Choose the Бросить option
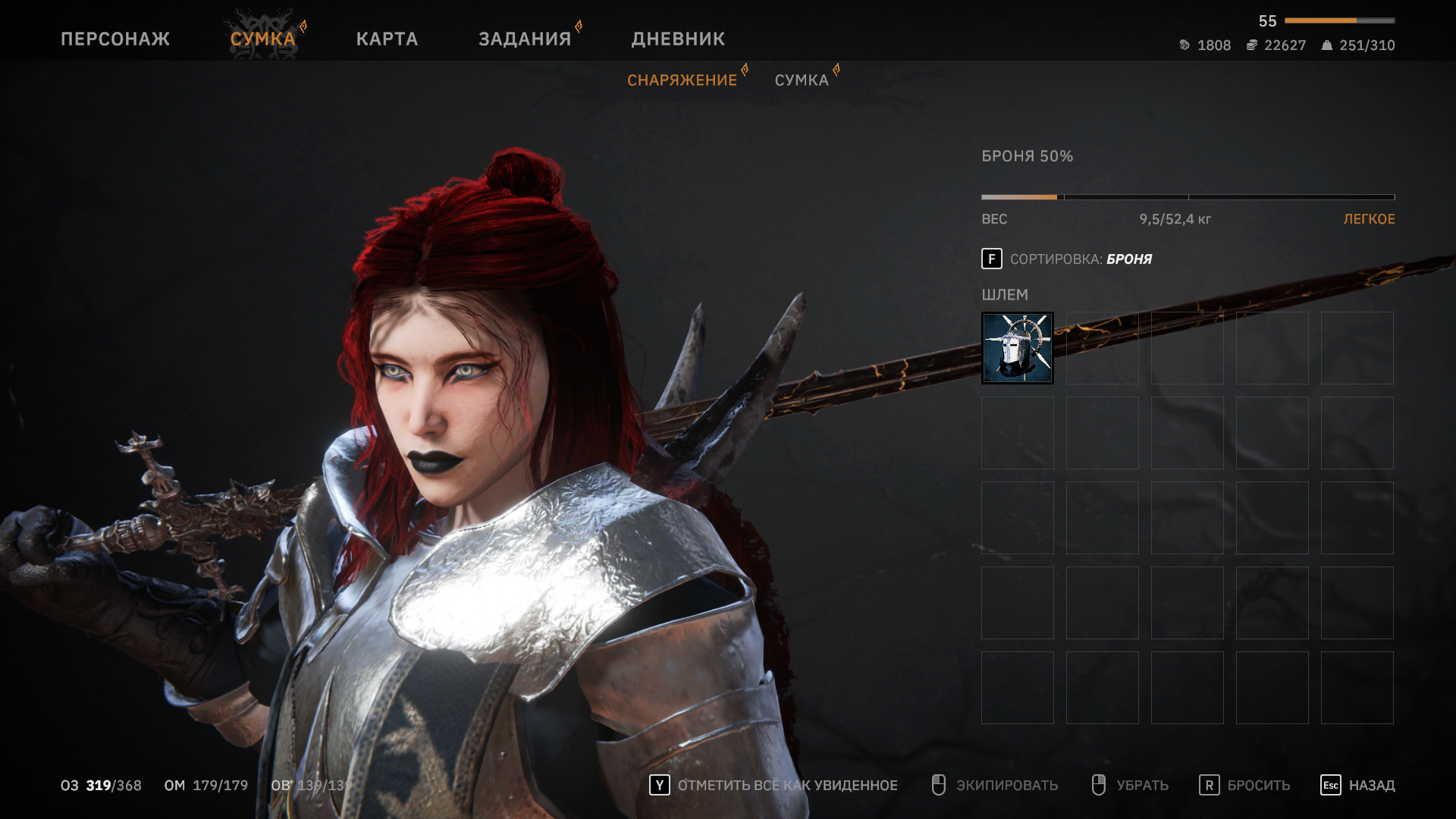Screen dimensions: 1456x819 (x=1244, y=786)
